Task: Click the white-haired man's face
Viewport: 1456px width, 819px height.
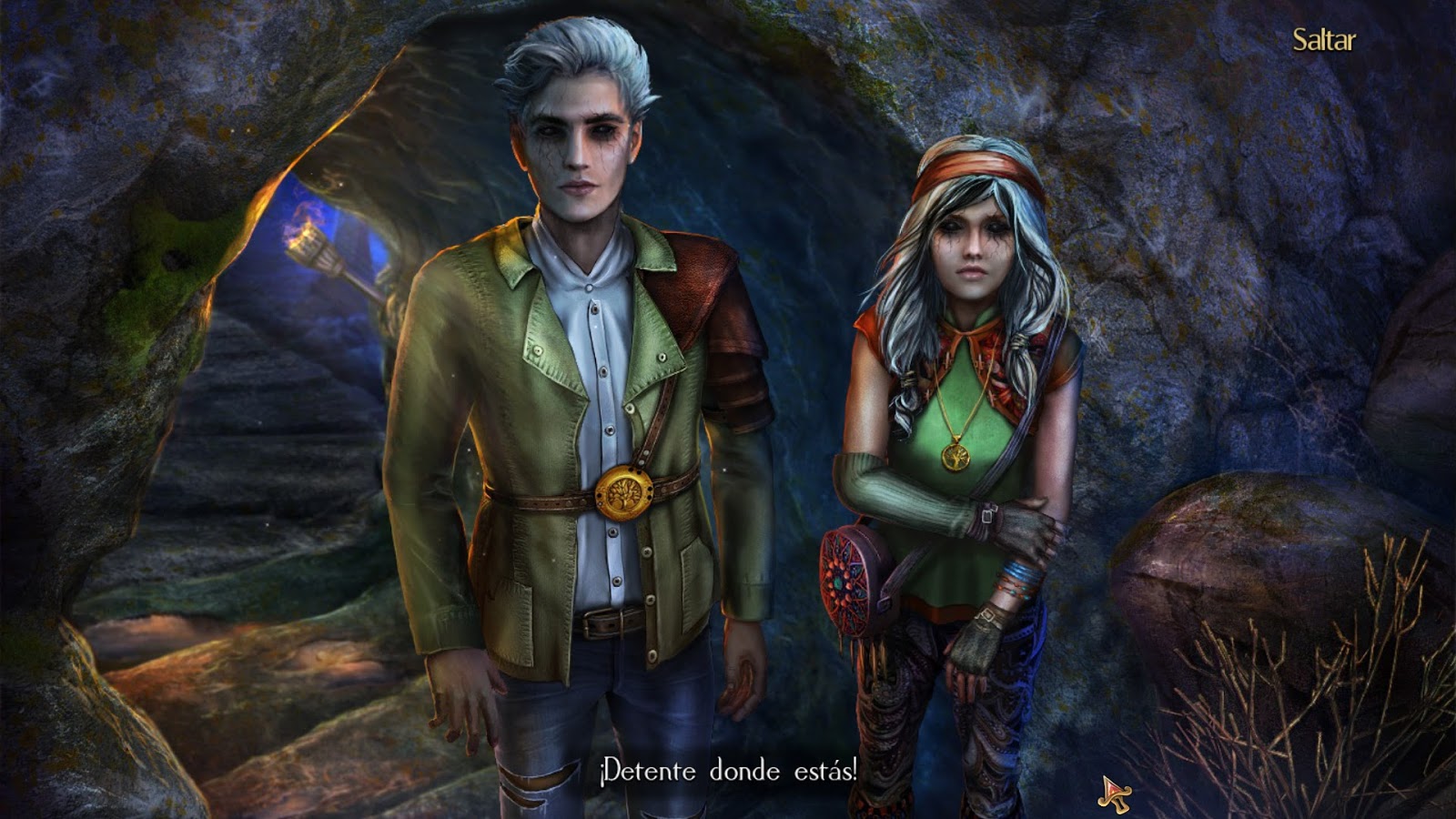Action: tap(575, 146)
